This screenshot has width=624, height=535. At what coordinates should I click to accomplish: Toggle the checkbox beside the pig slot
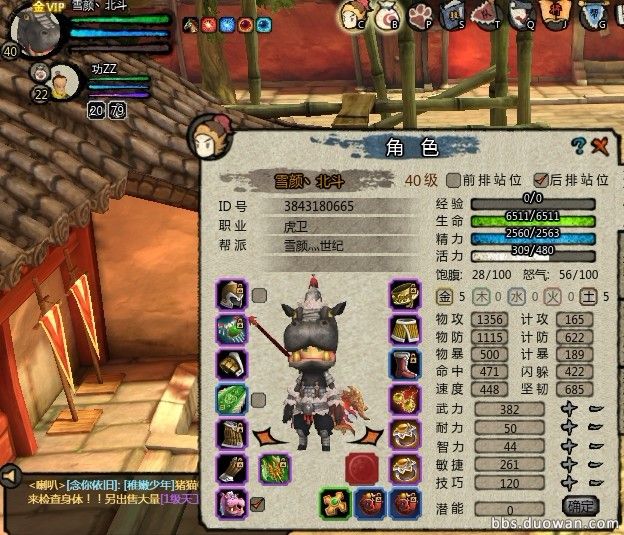point(259,503)
